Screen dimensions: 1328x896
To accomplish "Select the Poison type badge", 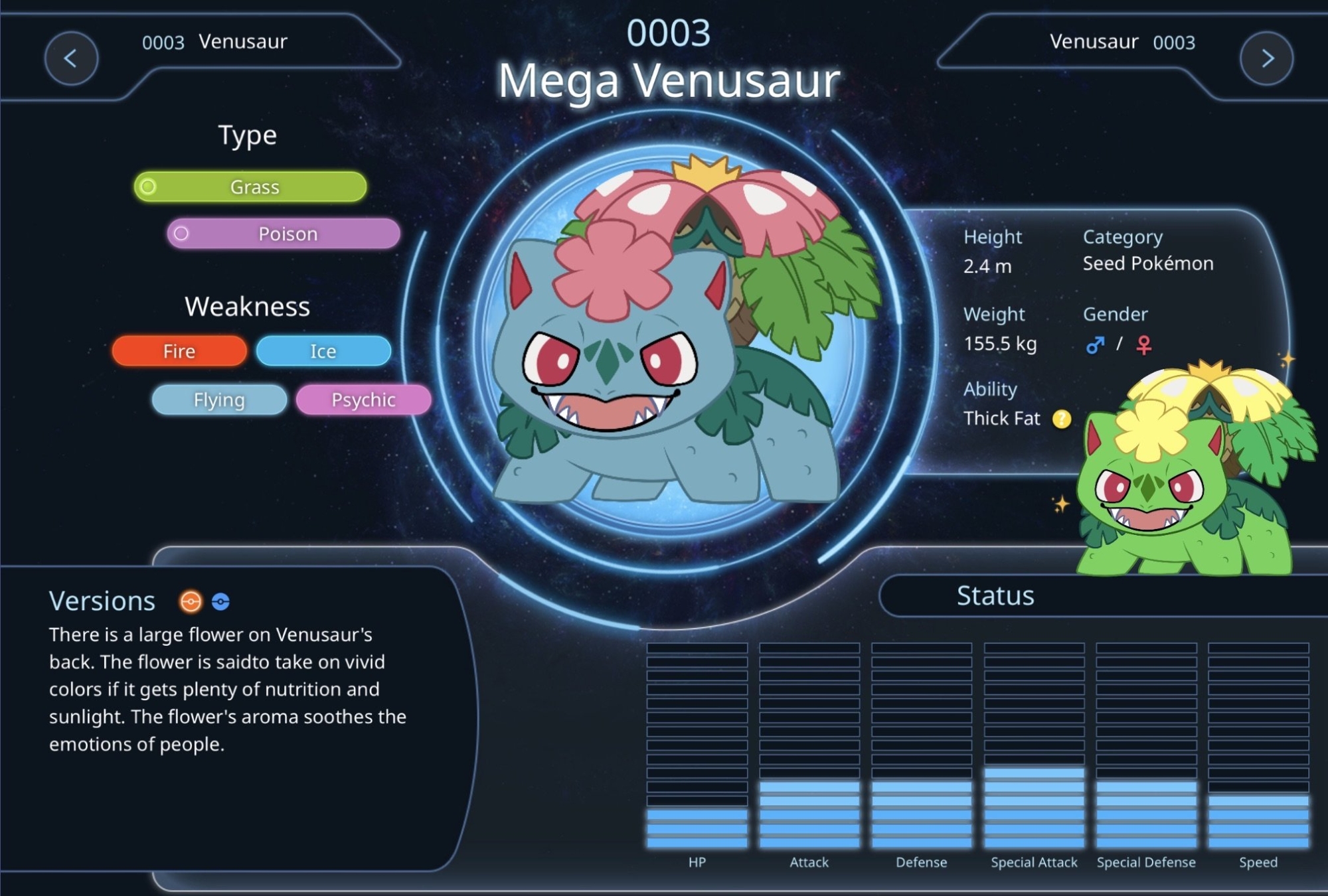I will pos(284,234).
